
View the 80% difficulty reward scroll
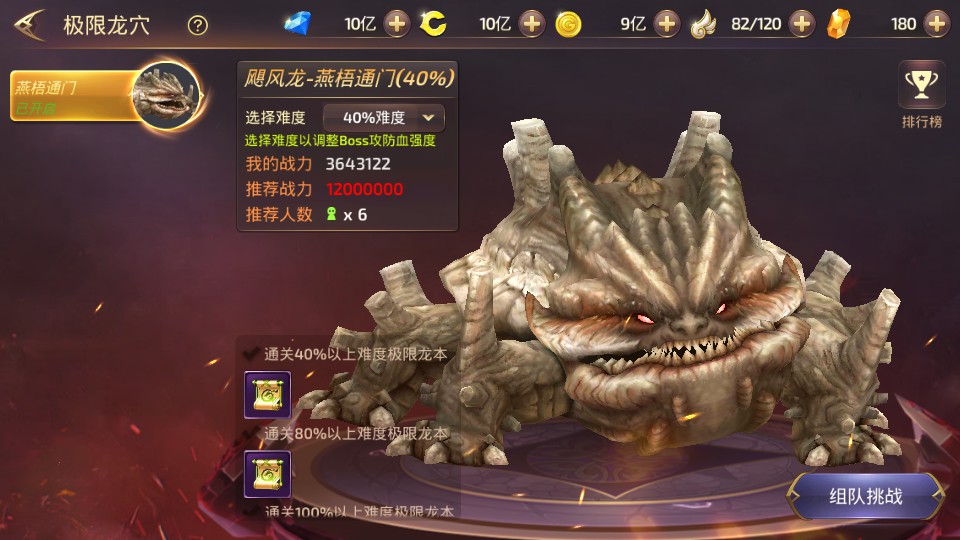[268, 474]
